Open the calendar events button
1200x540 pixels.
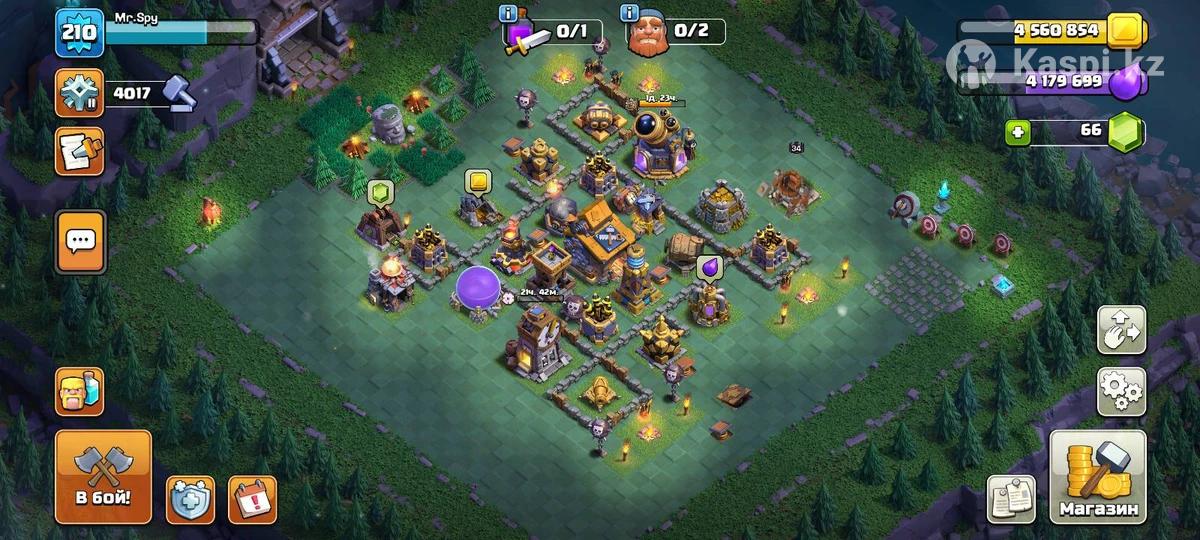(x=252, y=499)
